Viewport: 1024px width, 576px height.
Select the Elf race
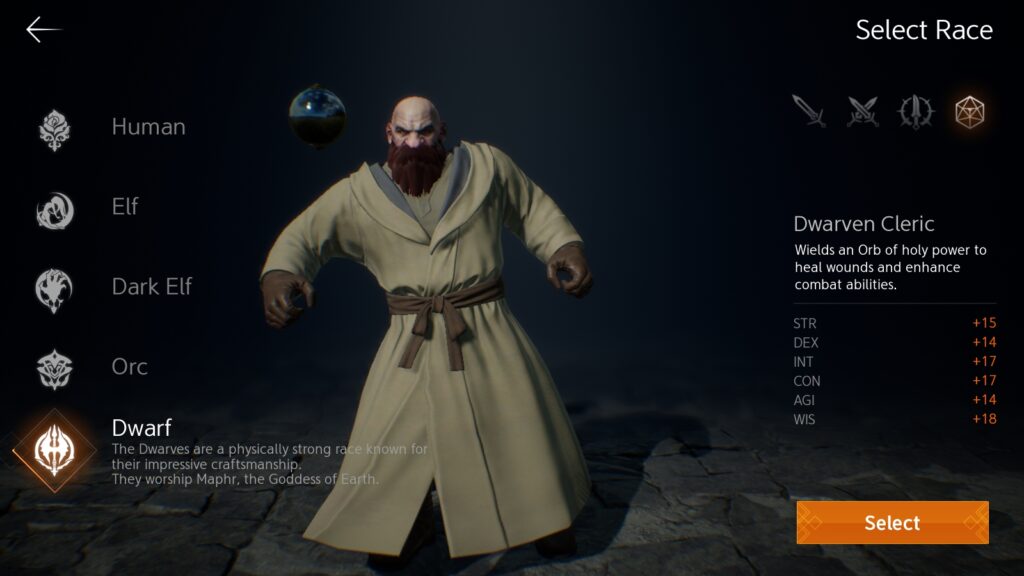coord(124,207)
